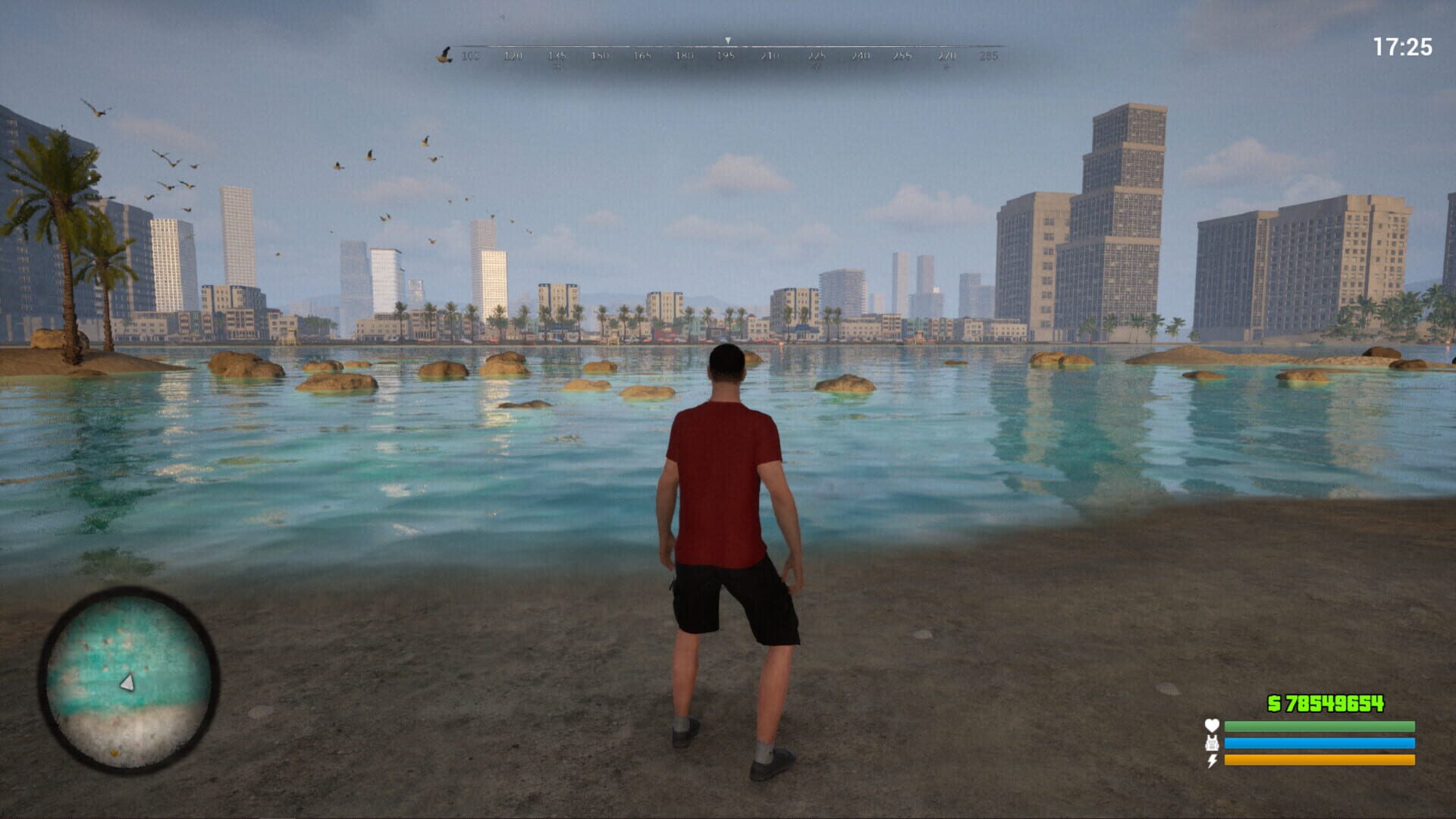Image resolution: width=1456 pixels, height=819 pixels.
Task: Click the white heading triangle above compass
Action: tap(727, 41)
